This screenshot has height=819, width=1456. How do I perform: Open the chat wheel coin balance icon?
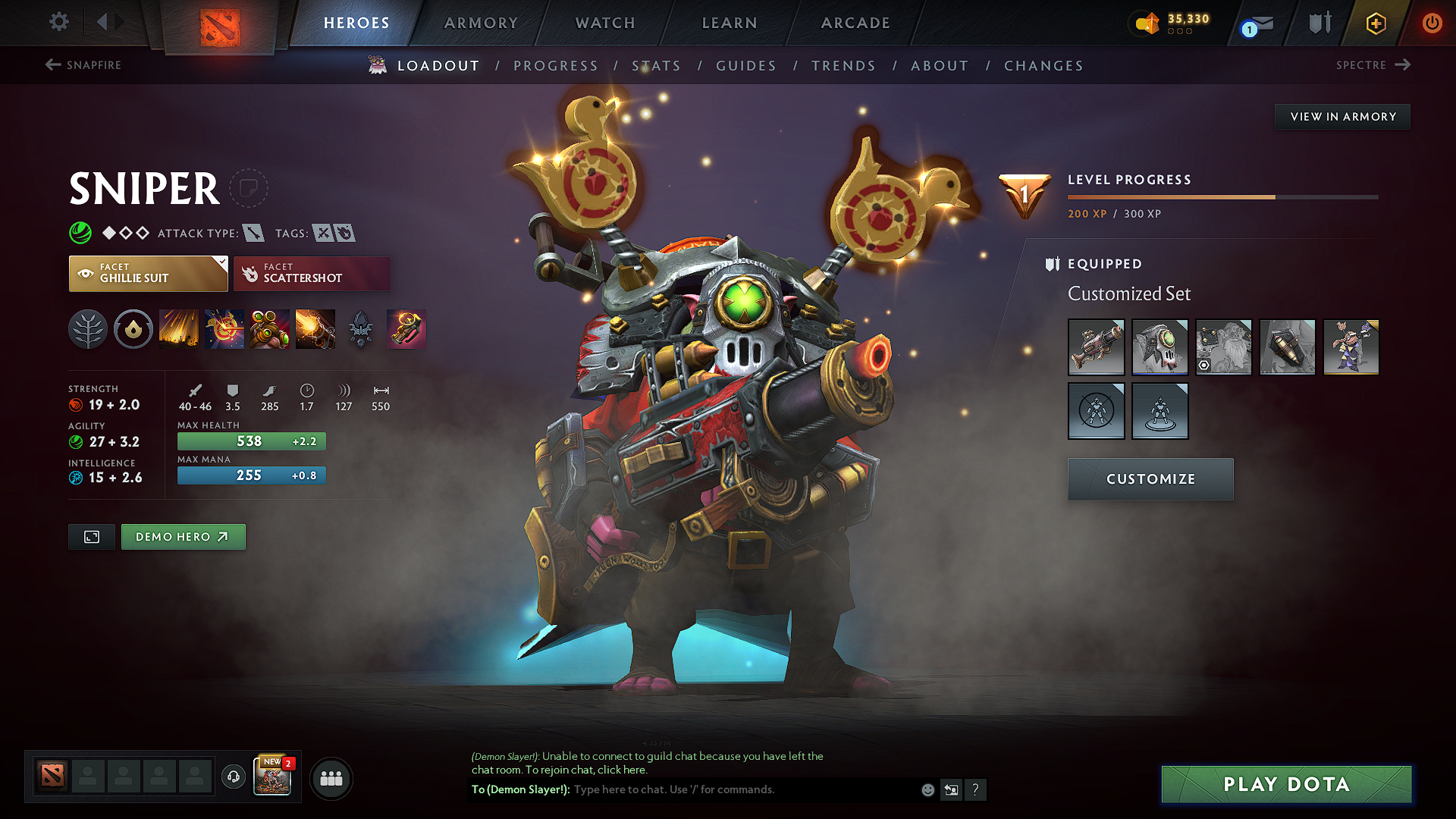[x=1147, y=23]
